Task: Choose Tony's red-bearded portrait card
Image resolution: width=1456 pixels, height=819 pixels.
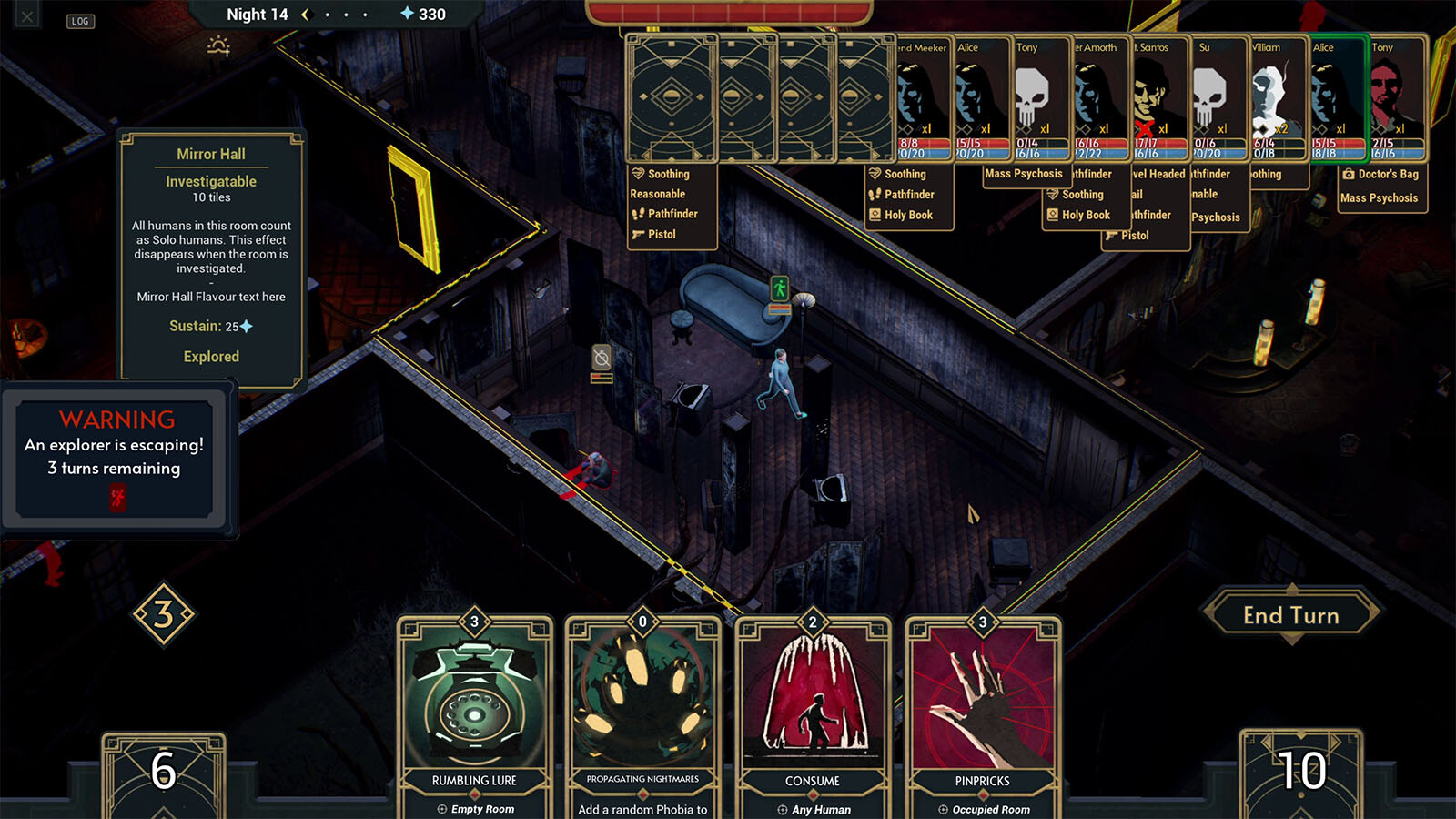Action: tap(1397, 98)
